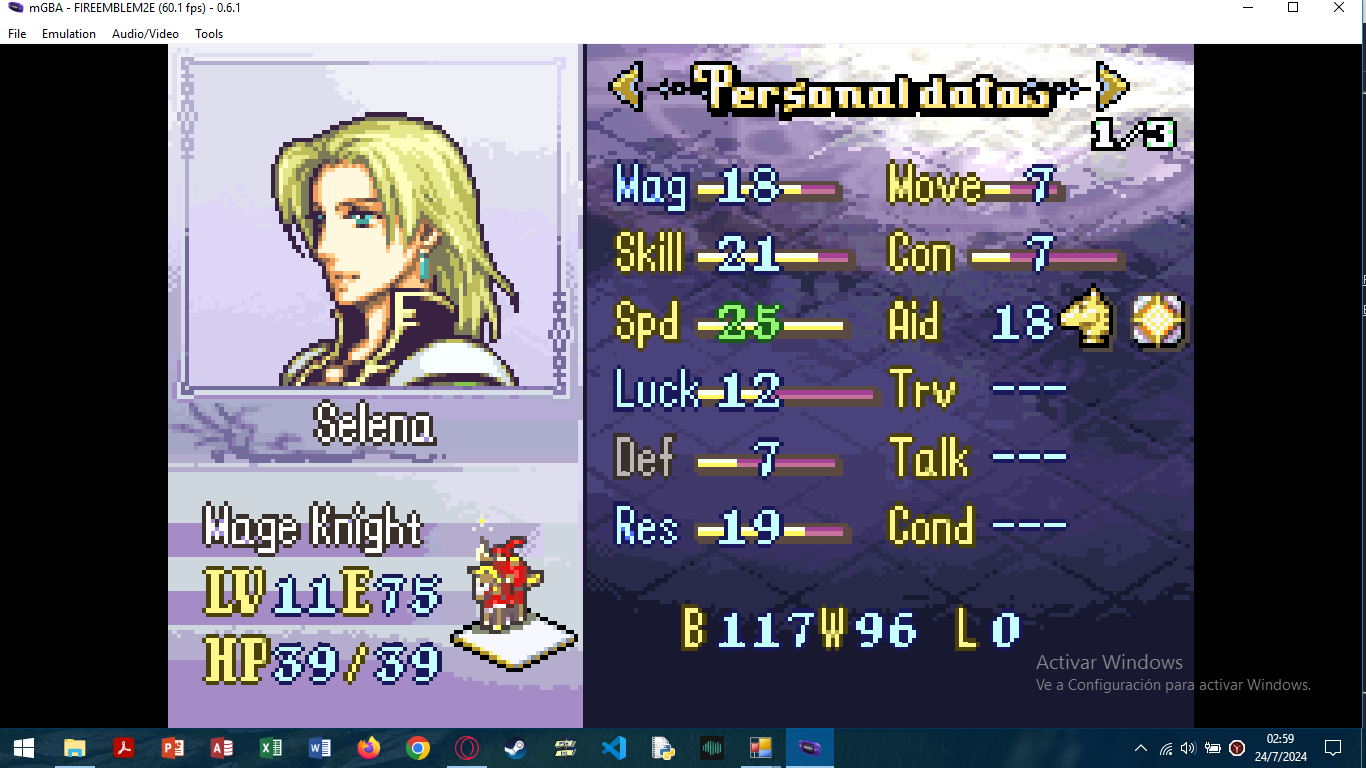
Task: Select the horse mount Aid icon
Action: pyautogui.click(x=1087, y=322)
